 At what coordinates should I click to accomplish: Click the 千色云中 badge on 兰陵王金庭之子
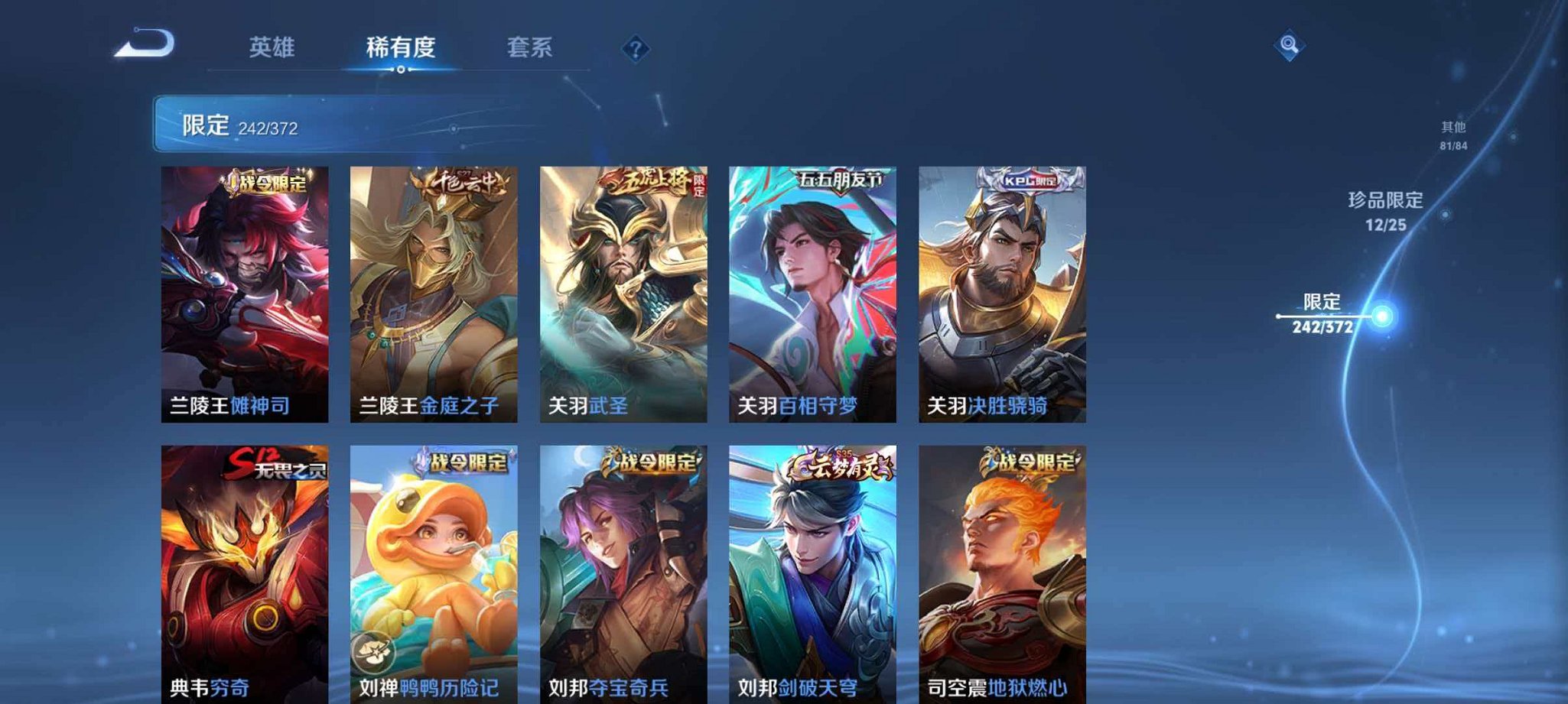point(457,181)
